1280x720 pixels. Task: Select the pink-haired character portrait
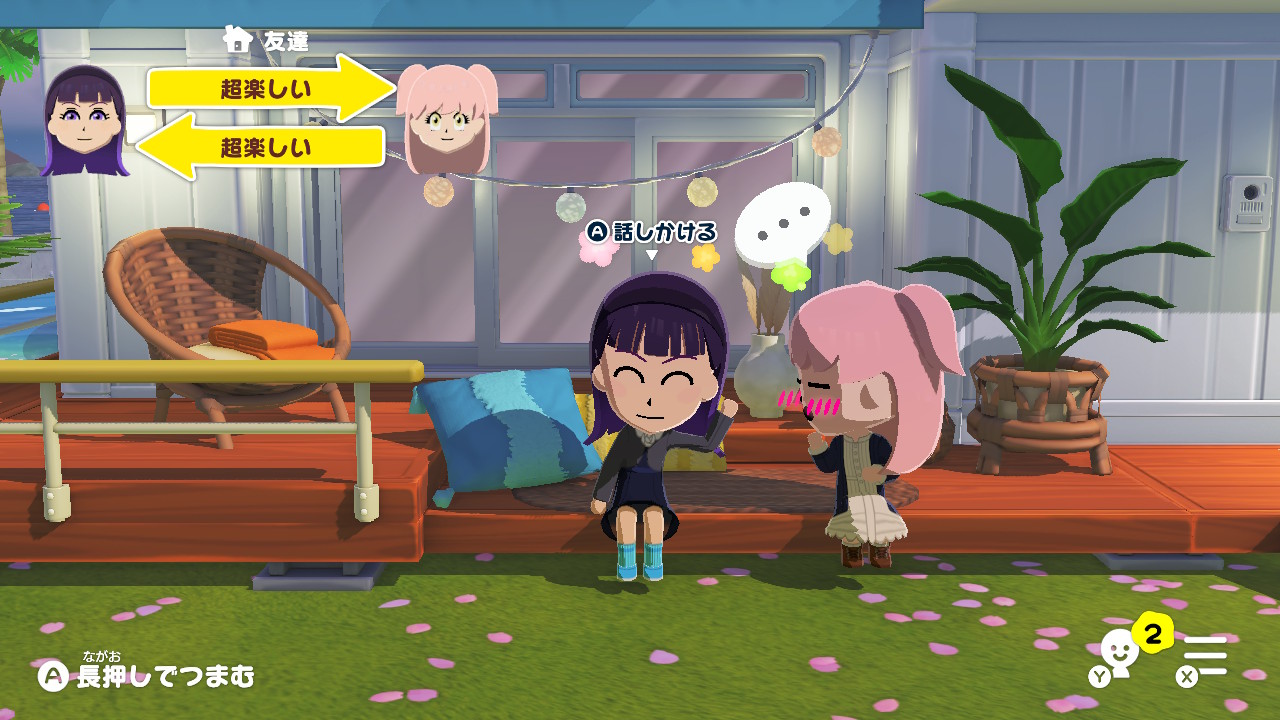[447, 118]
